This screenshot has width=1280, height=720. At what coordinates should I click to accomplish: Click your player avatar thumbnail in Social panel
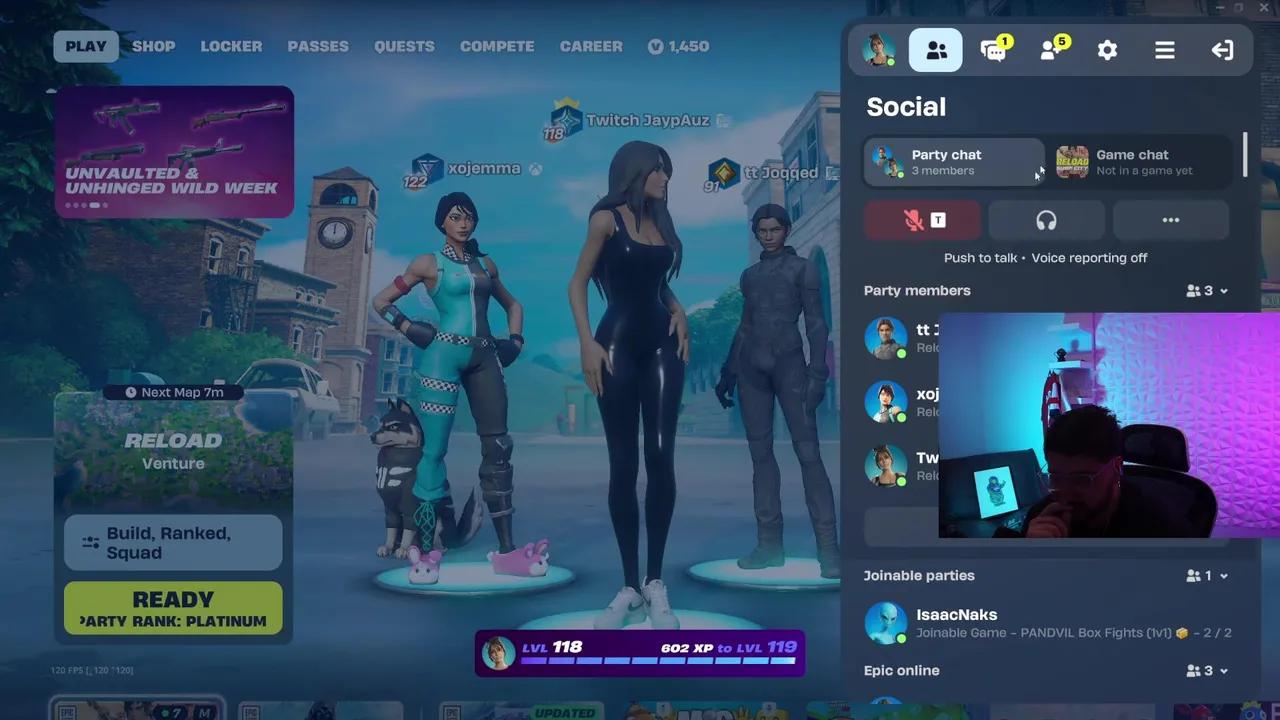tap(877, 50)
